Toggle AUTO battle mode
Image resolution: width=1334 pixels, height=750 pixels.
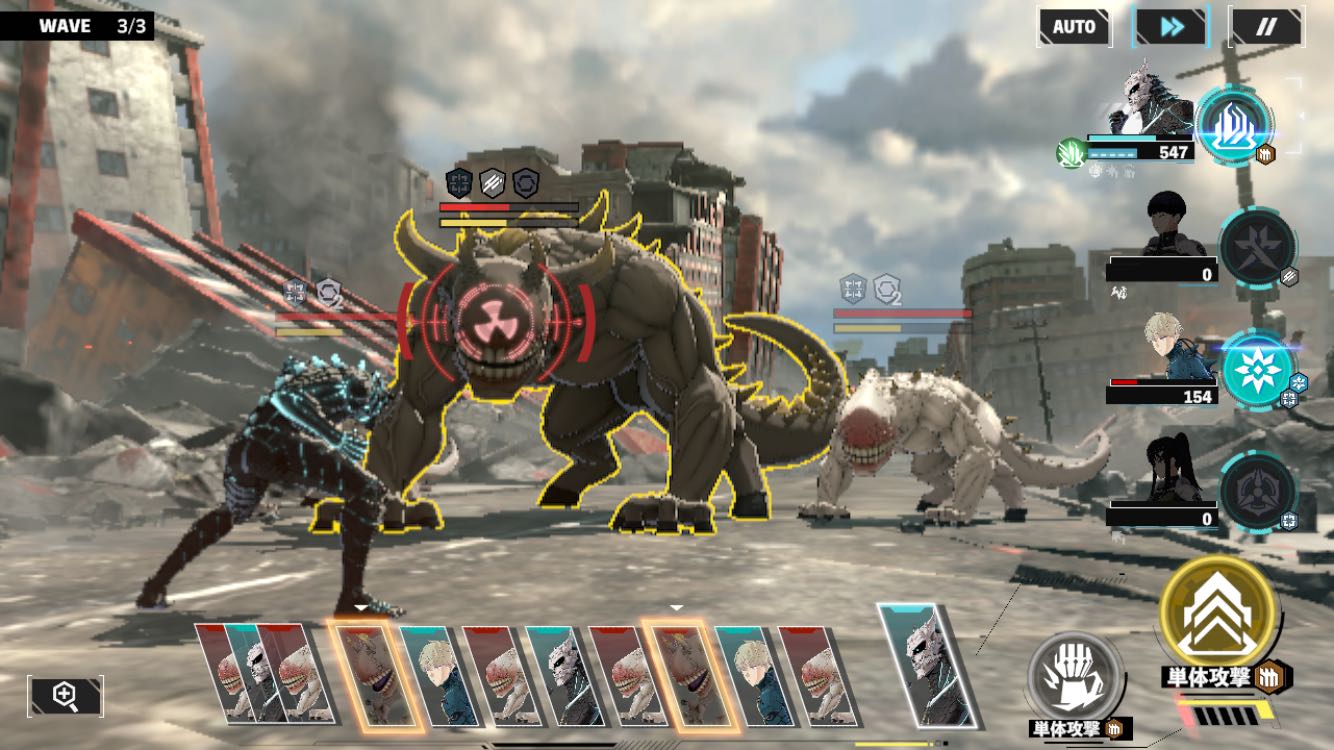tap(1074, 27)
